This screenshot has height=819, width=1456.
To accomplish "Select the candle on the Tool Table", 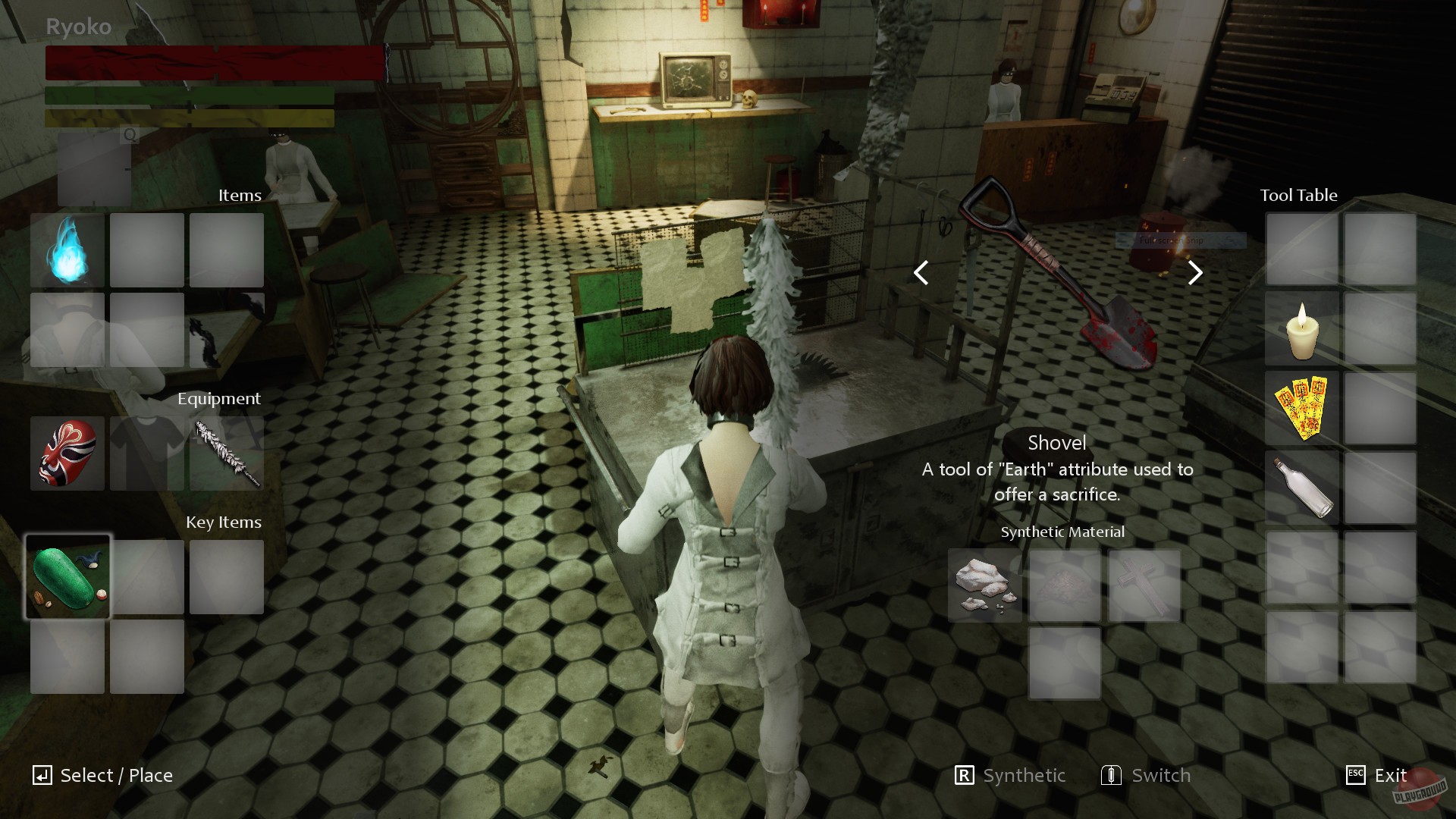I will (1301, 329).
